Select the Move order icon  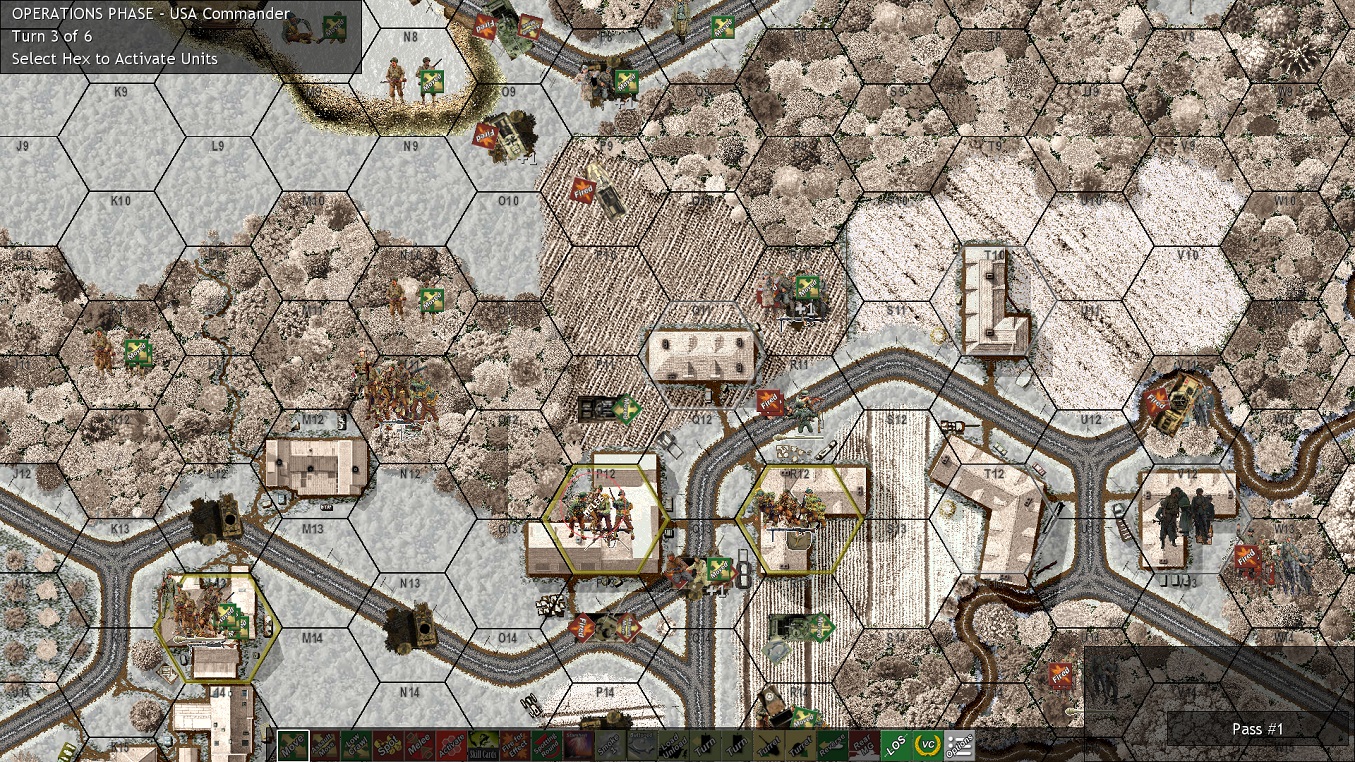coord(292,745)
